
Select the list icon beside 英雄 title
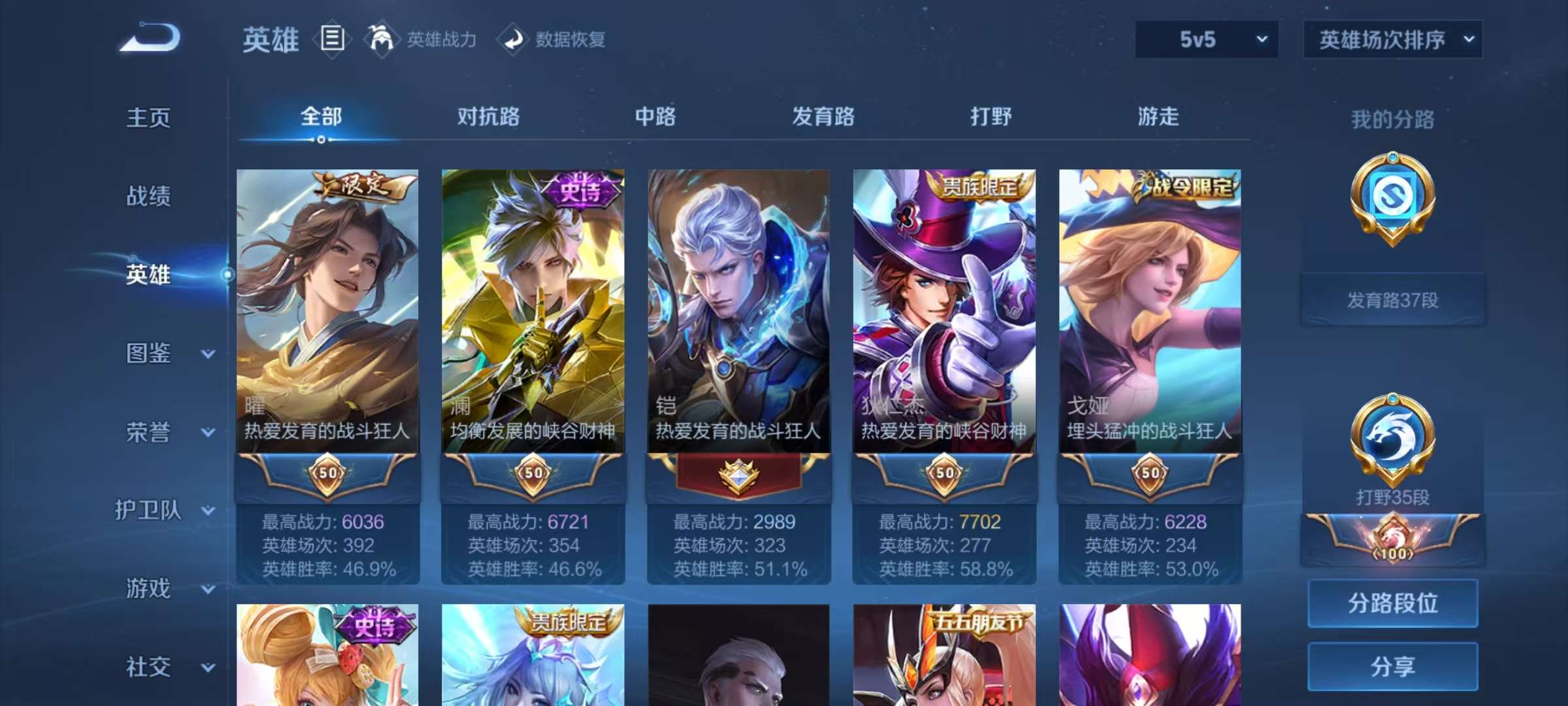pos(332,40)
